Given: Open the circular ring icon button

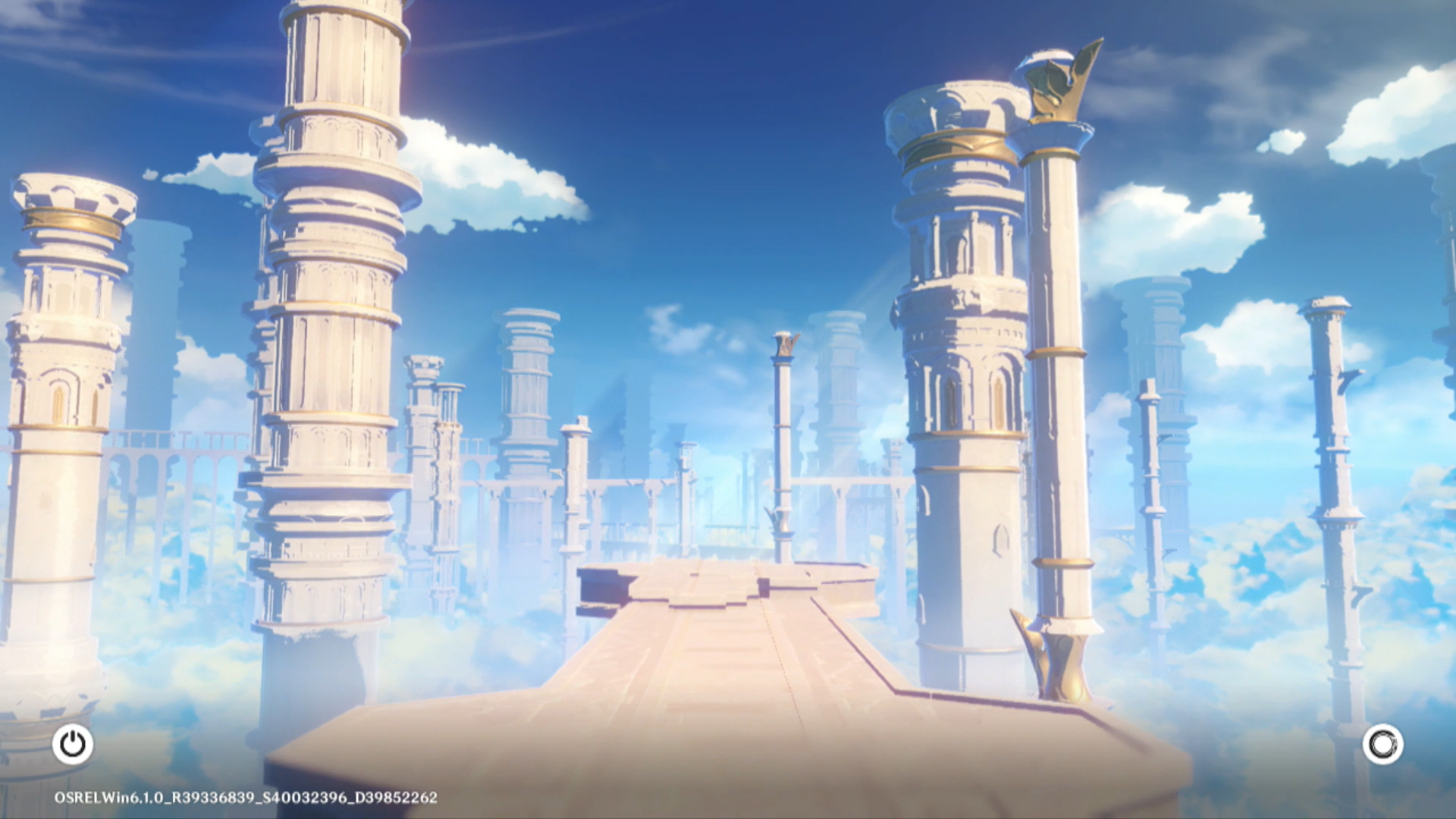Looking at the screenshot, I should [x=1382, y=744].
